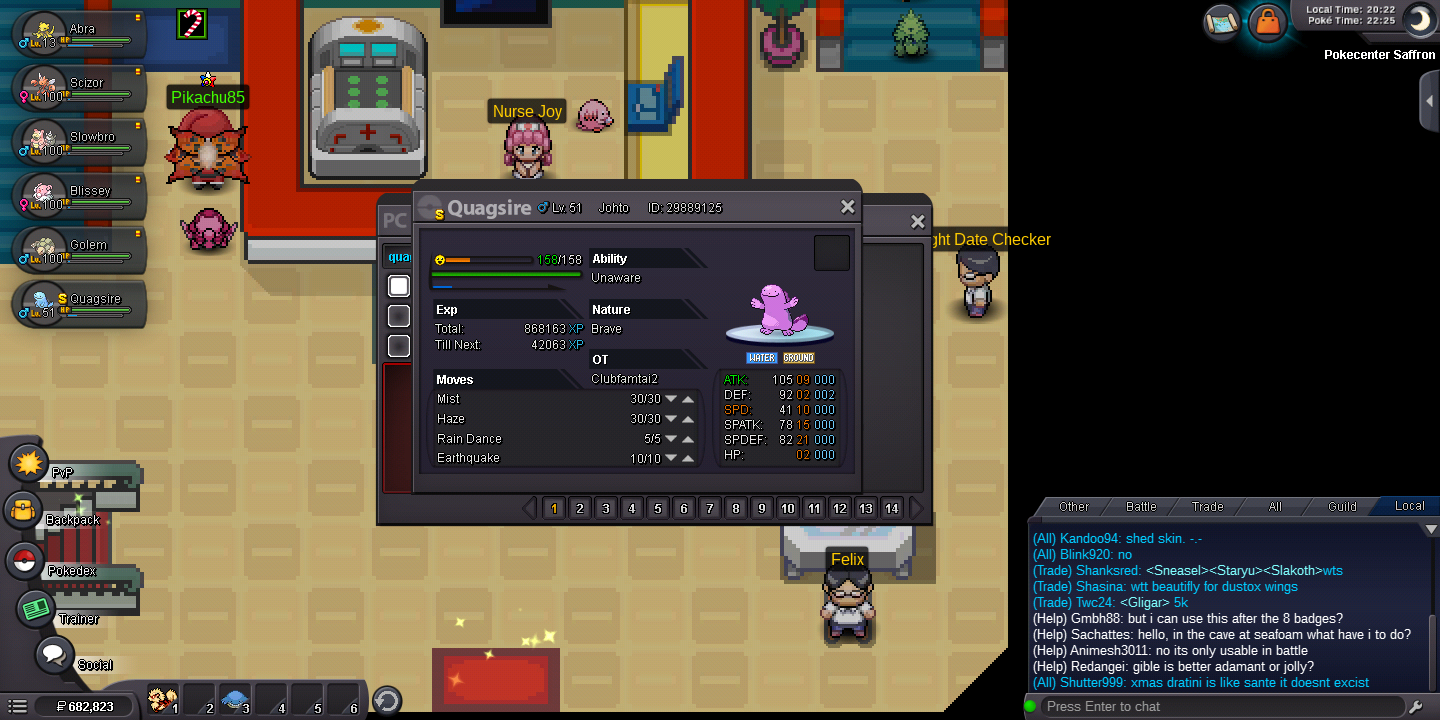Viewport: 1440px width, 720px height.
Task: Click the hotbar refresh arrow button
Action: click(x=386, y=700)
